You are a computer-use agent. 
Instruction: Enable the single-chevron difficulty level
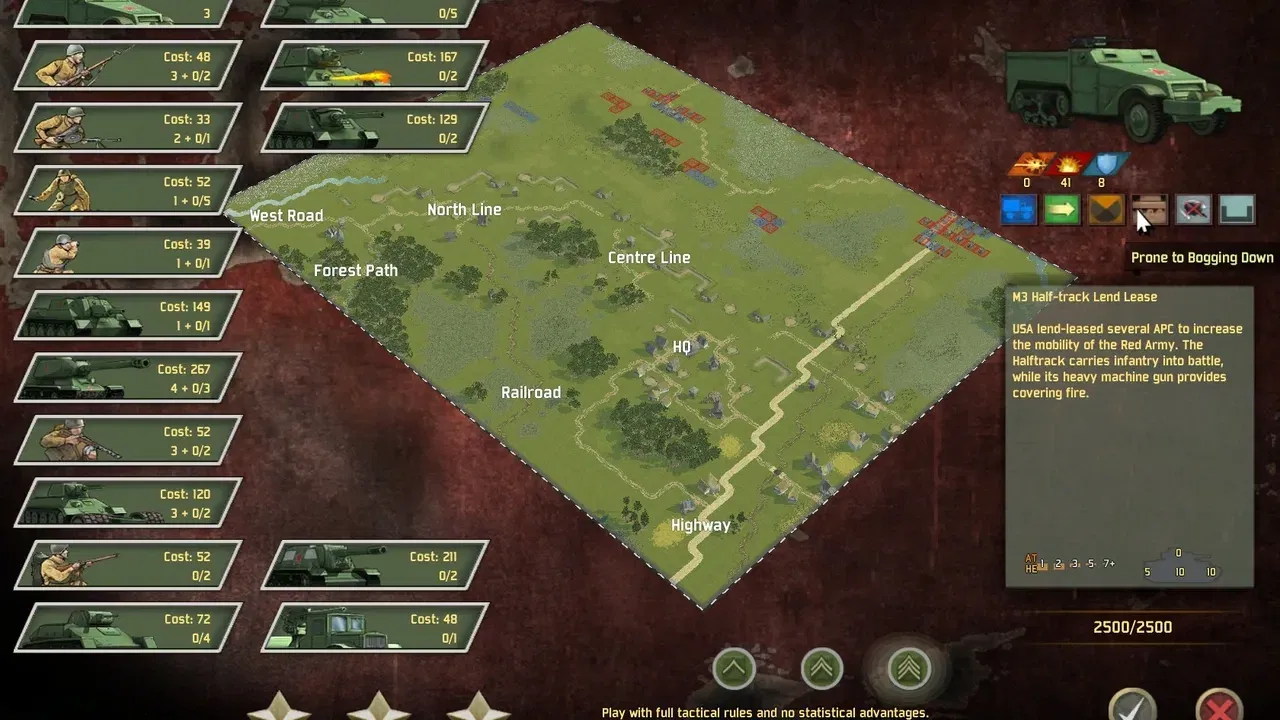735,668
